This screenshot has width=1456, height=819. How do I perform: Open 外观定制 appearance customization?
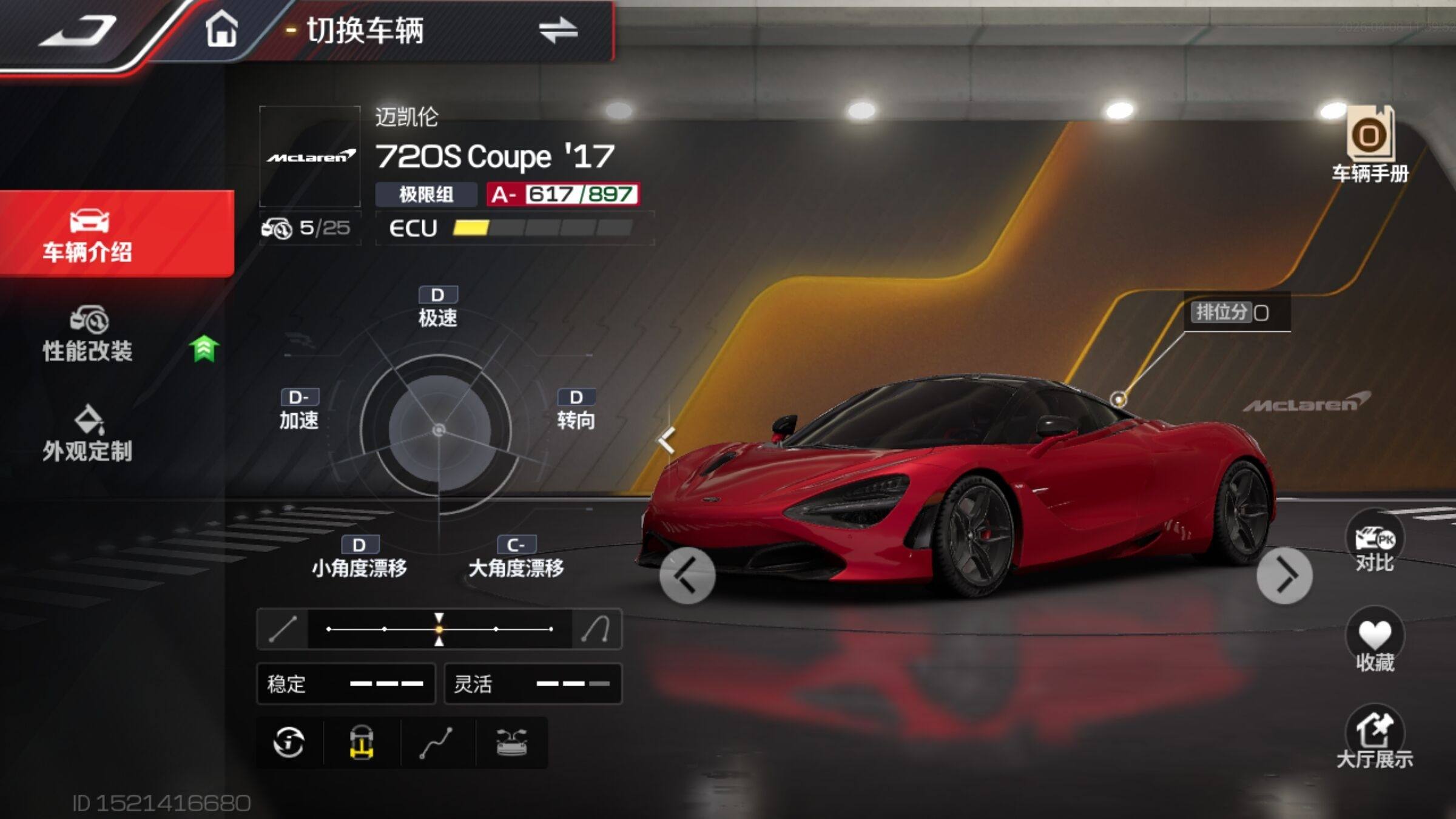(88, 434)
